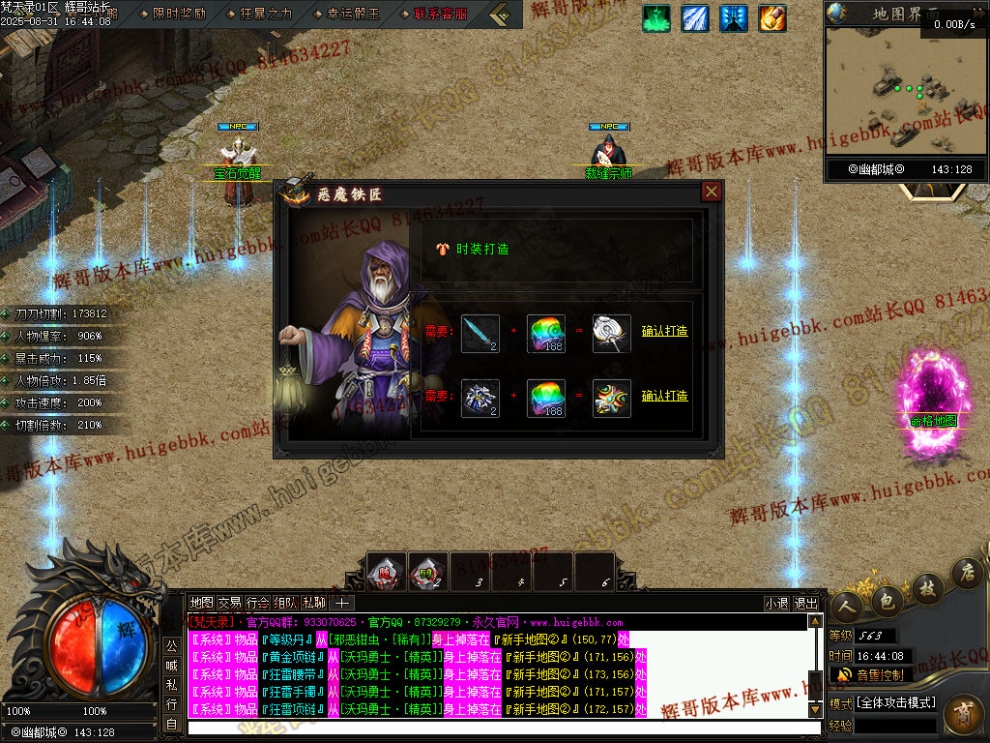Open the 幸运骰王 lucky dice menu
The height and width of the screenshot is (743, 990).
point(353,14)
